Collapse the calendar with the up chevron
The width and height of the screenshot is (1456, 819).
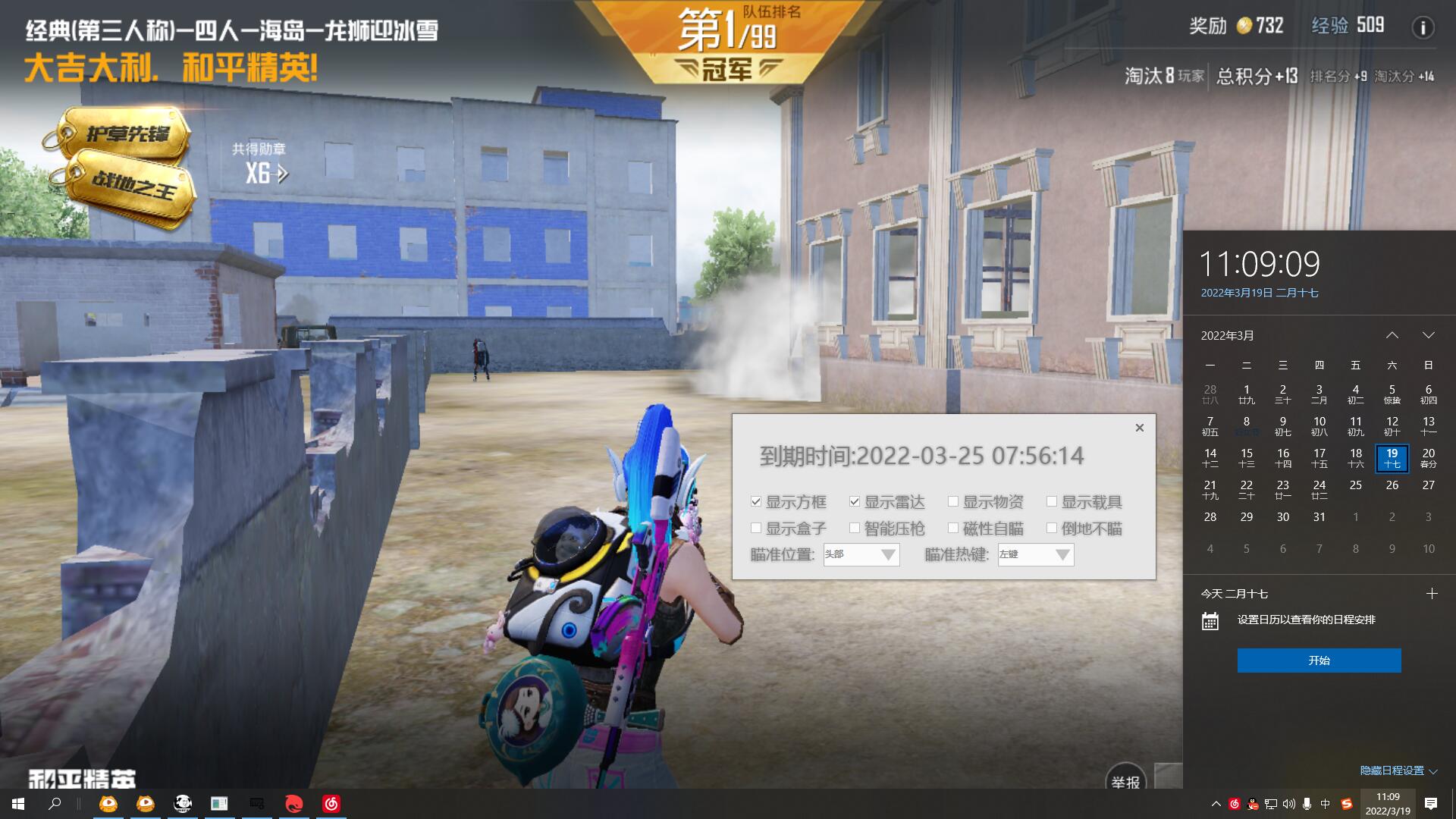click(1392, 334)
